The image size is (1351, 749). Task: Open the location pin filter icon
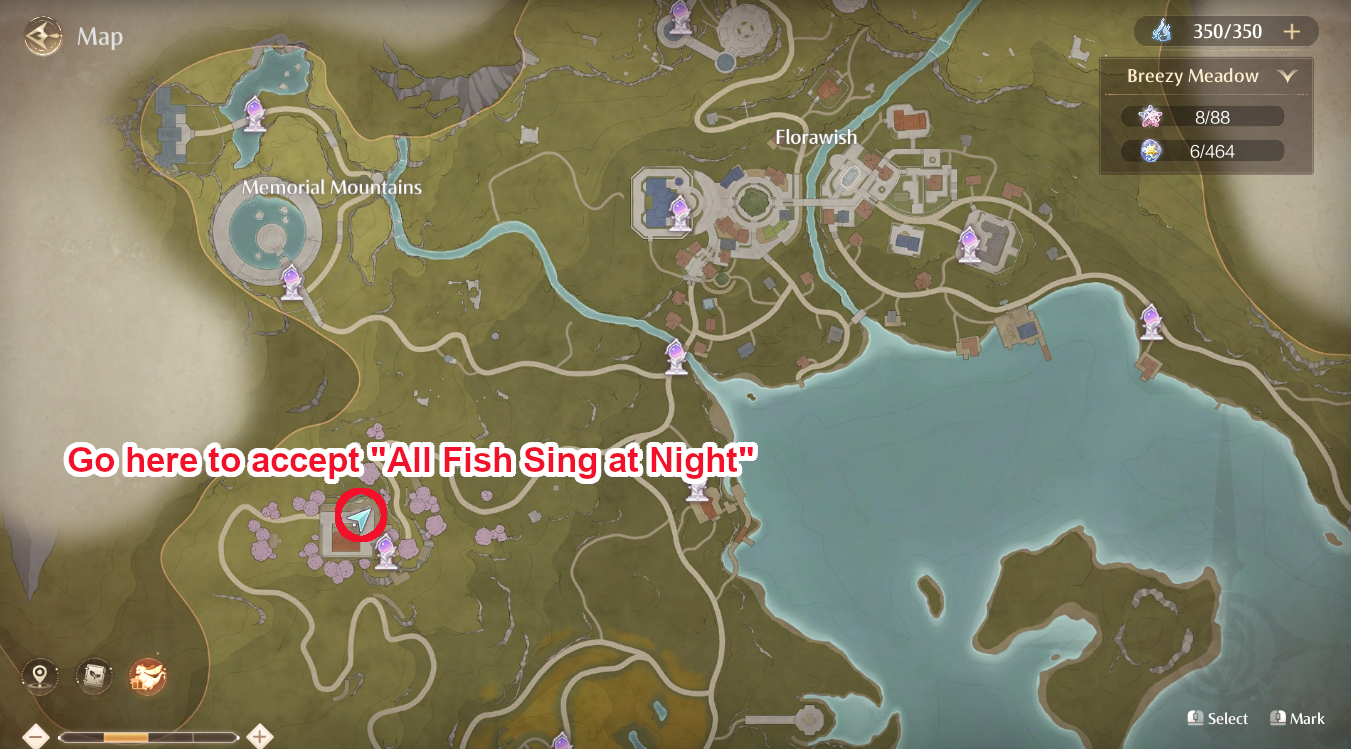tap(38, 674)
